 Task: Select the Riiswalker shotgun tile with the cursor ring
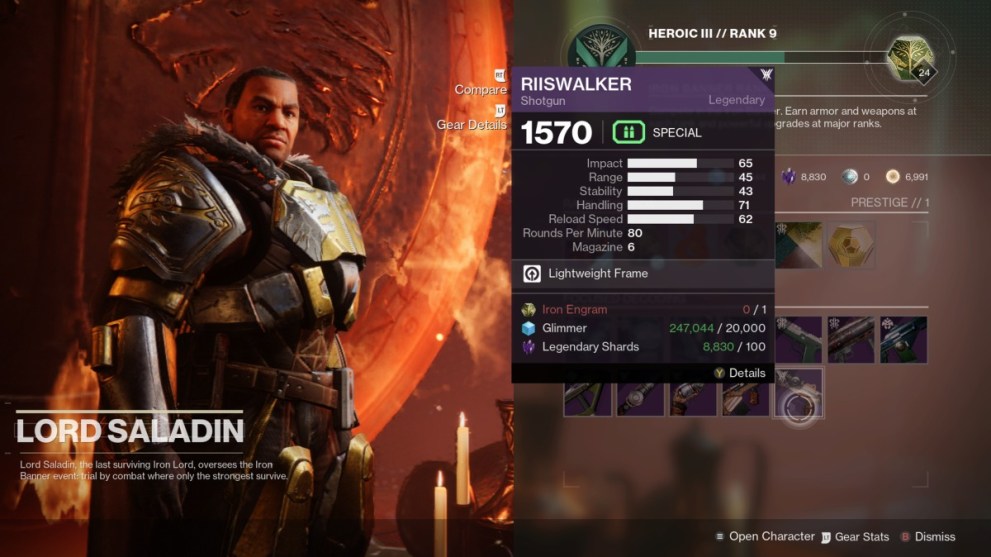[798, 393]
